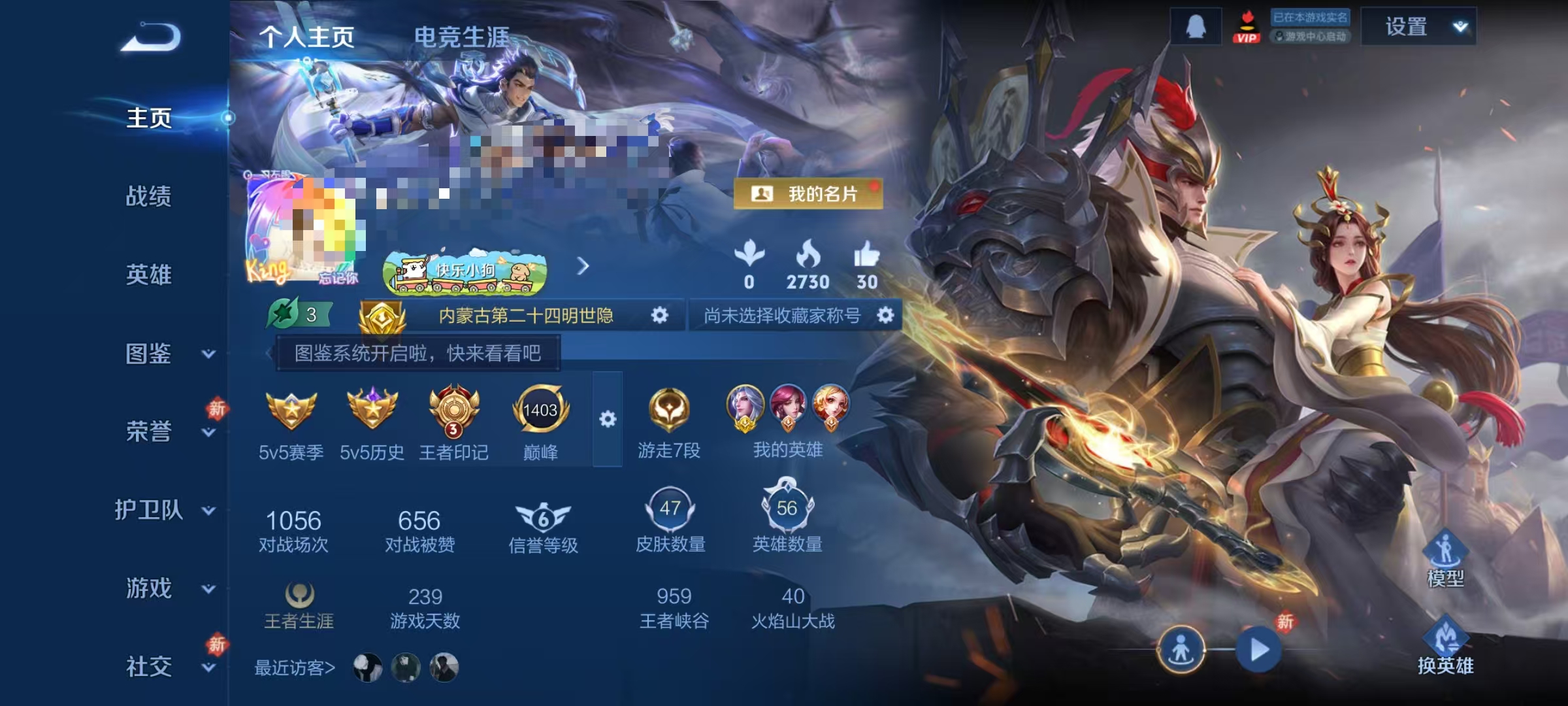Open the 战绩 sidebar menu item

150,198
